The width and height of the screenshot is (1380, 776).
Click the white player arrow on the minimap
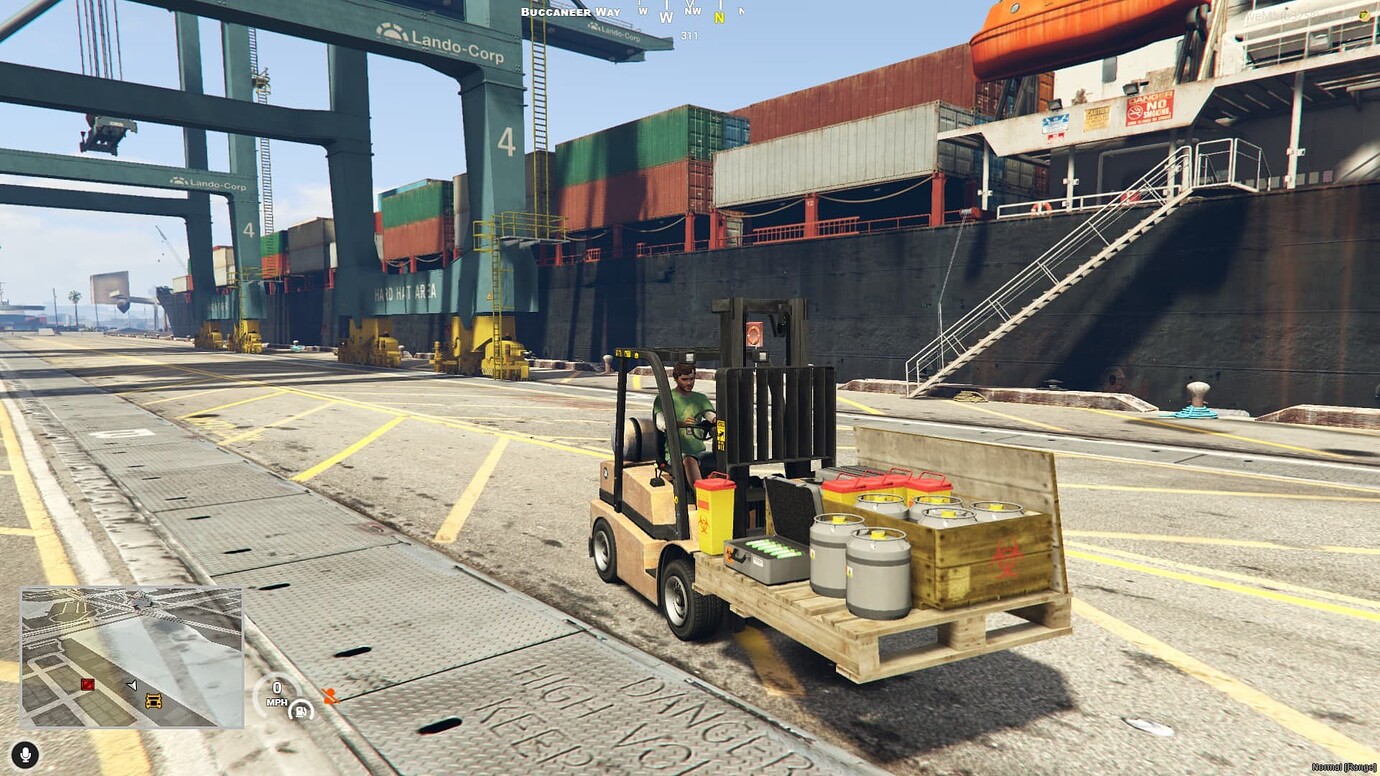pyautogui.click(x=132, y=685)
